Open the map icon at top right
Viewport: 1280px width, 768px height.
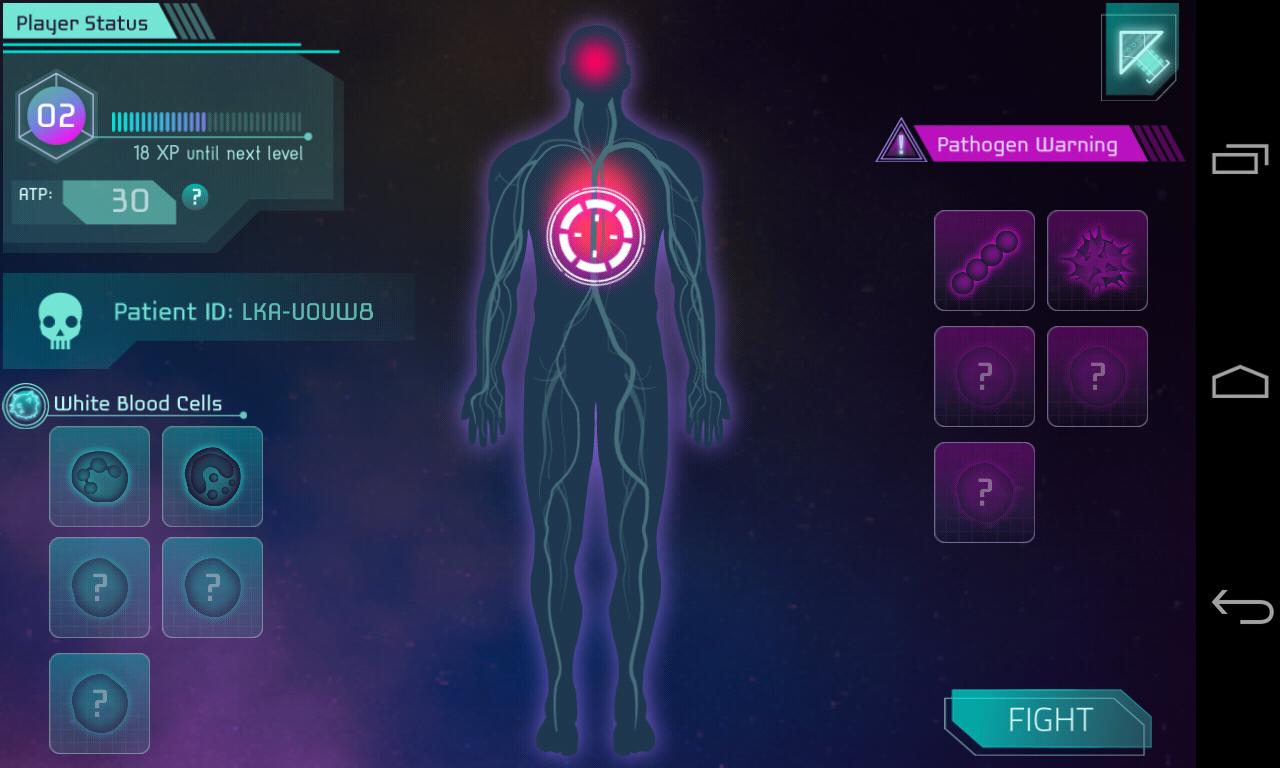click(x=1138, y=52)
